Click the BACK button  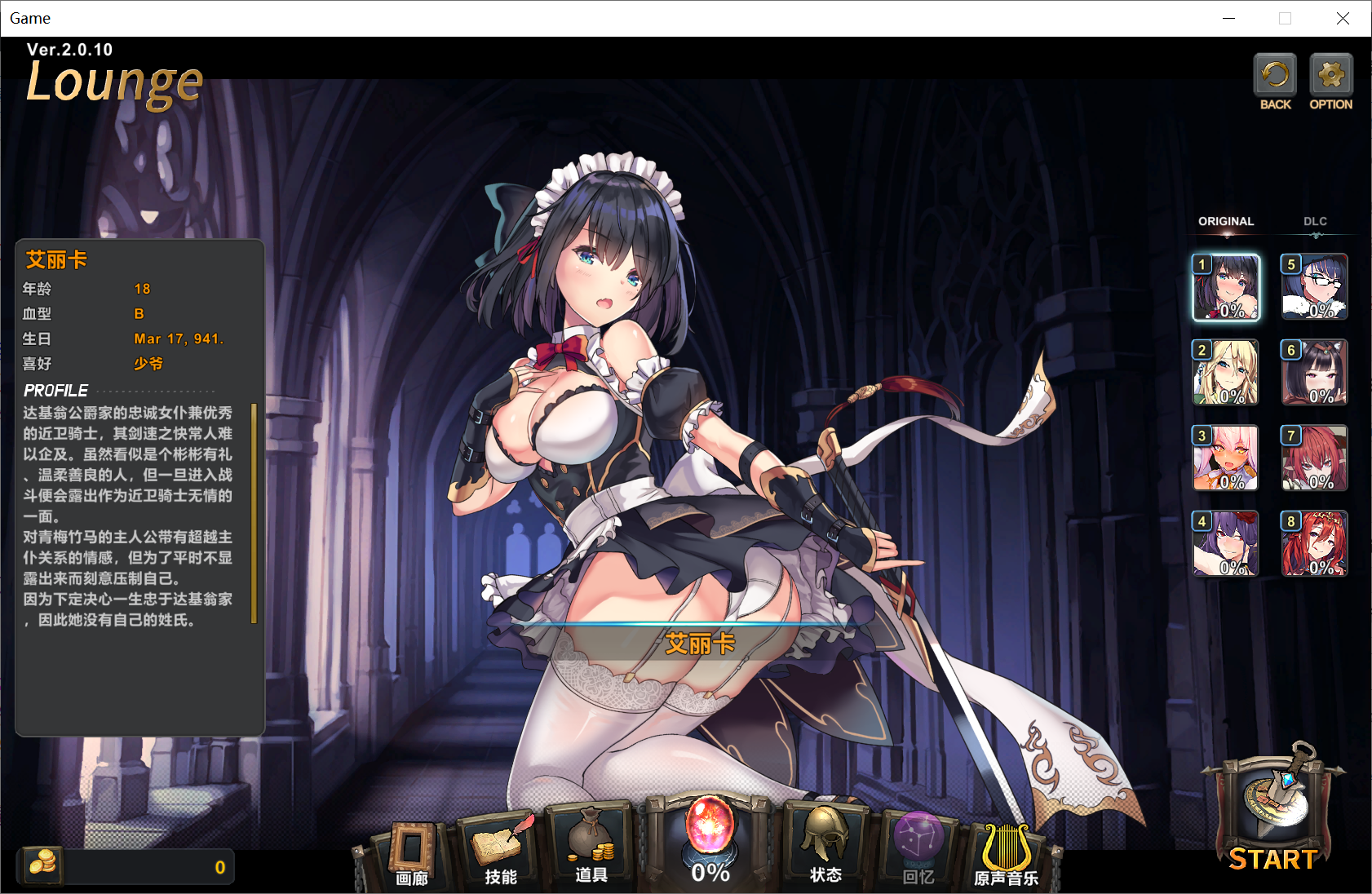pos(1275,81)
